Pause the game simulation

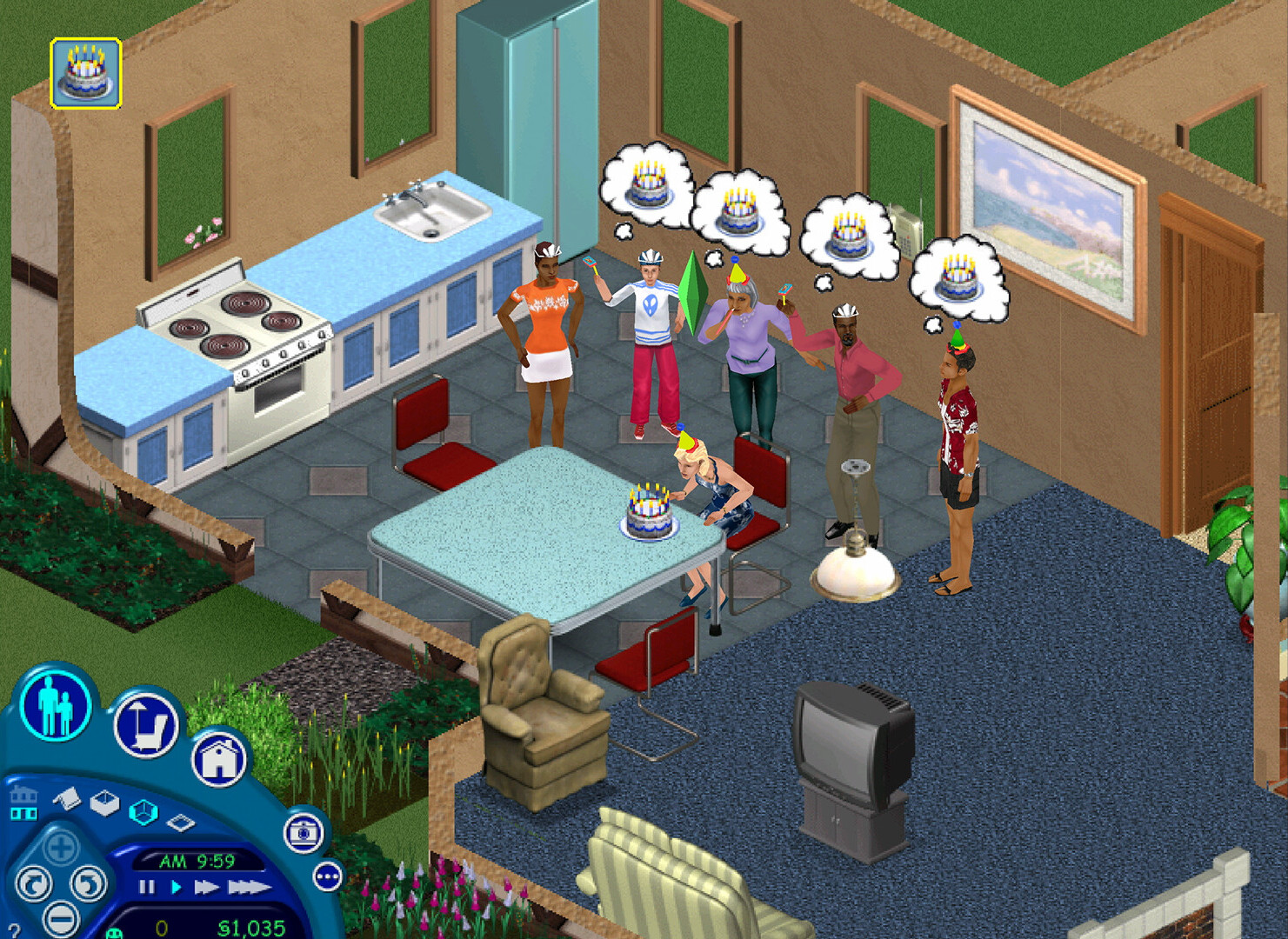(146, 888)
